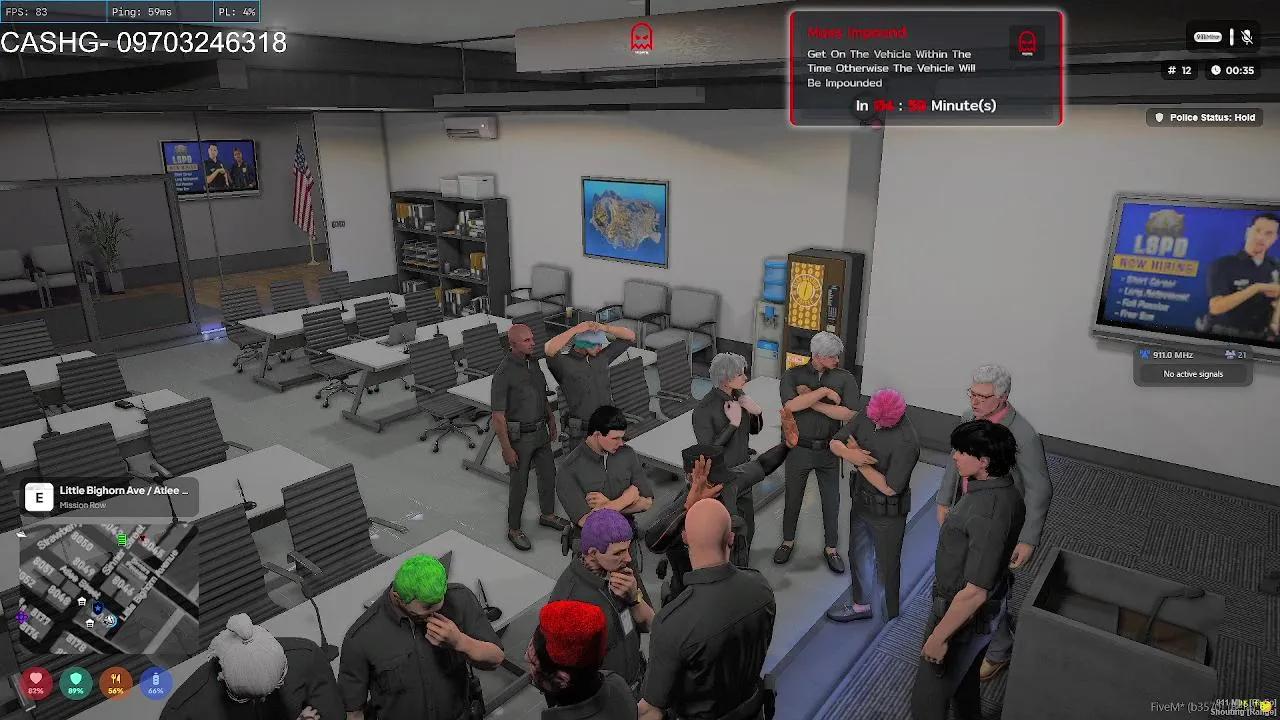
Task: Select the clock icon next to 00:35
Action: coord(1216,70)
